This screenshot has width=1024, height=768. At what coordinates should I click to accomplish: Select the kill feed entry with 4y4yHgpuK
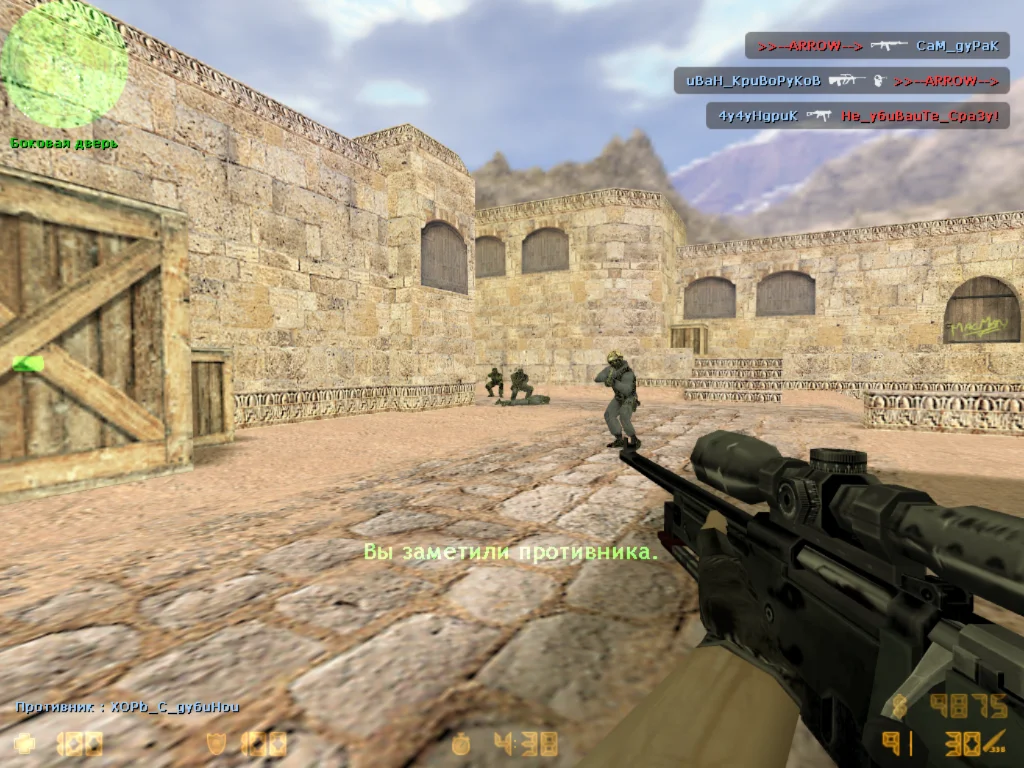(x=857, y=116)
